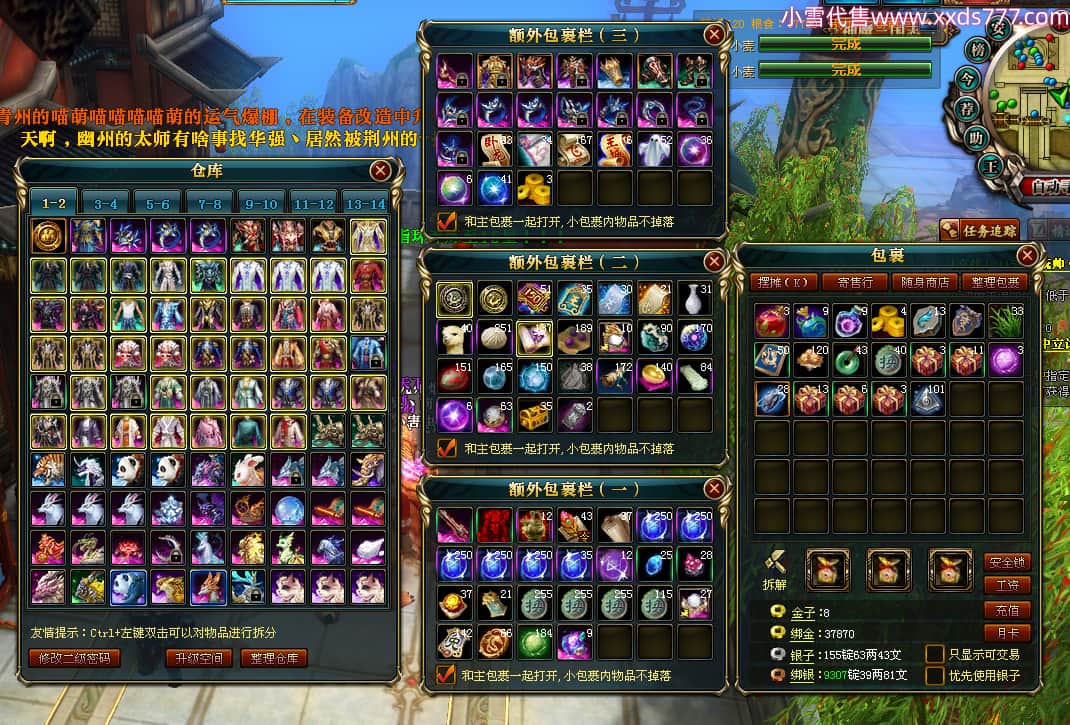The image size is (1070, 725).
Task: Open the 随身商店 portable shop
Action: [x=924, y=282]
